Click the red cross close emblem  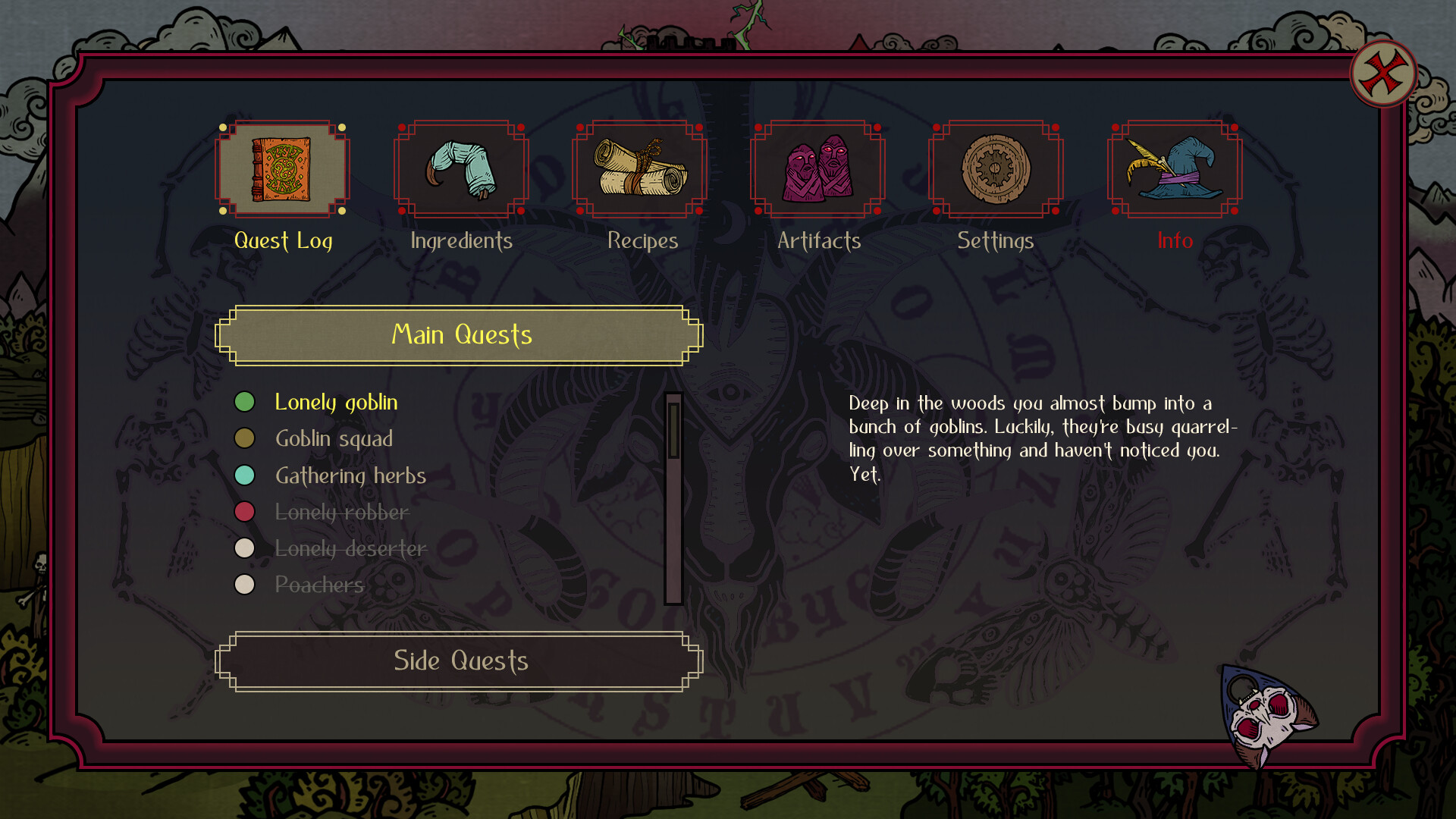coord(1382,72)
